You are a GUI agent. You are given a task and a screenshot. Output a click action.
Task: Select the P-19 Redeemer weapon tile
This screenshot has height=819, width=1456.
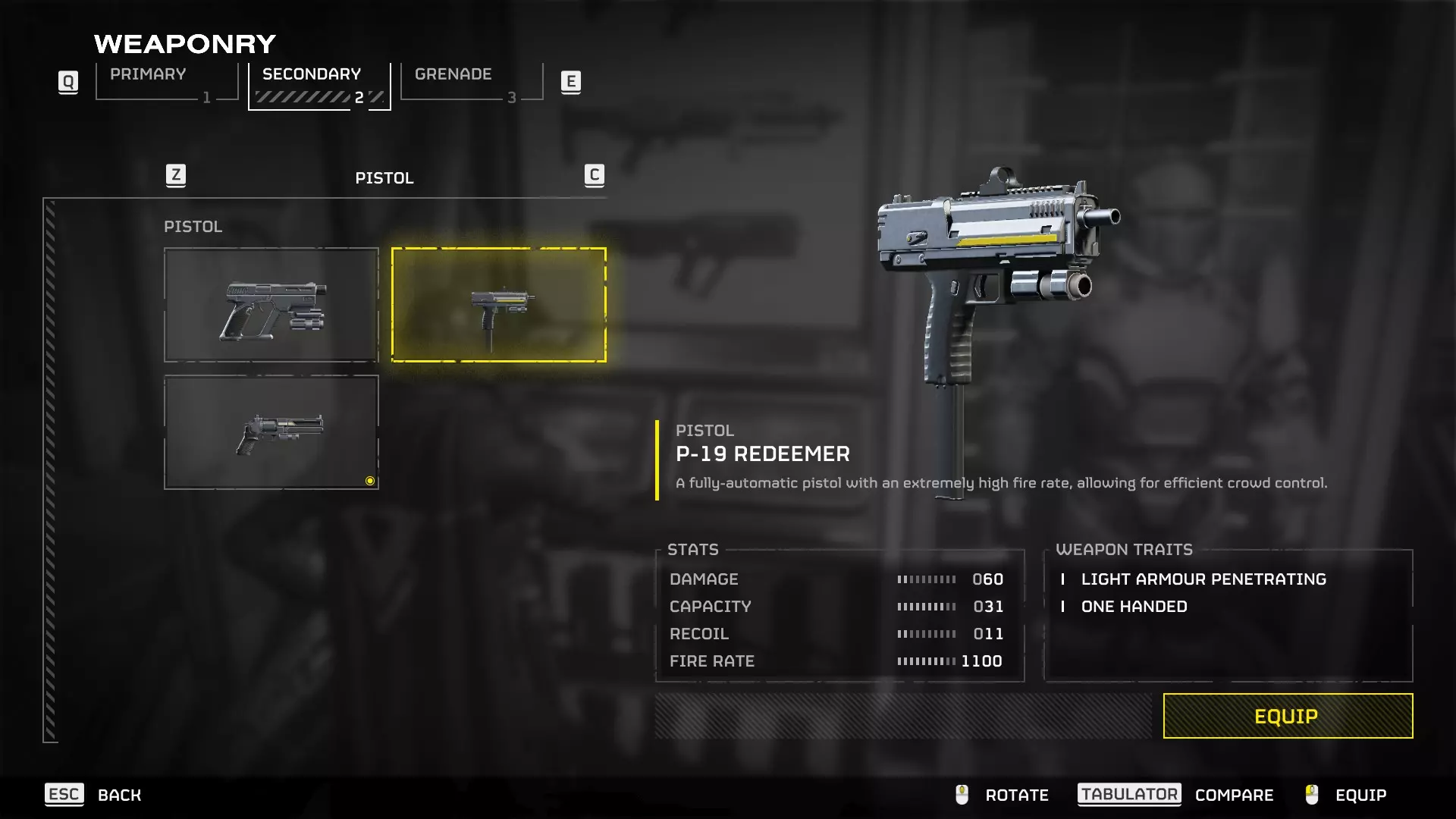click(x=499, y=305)
